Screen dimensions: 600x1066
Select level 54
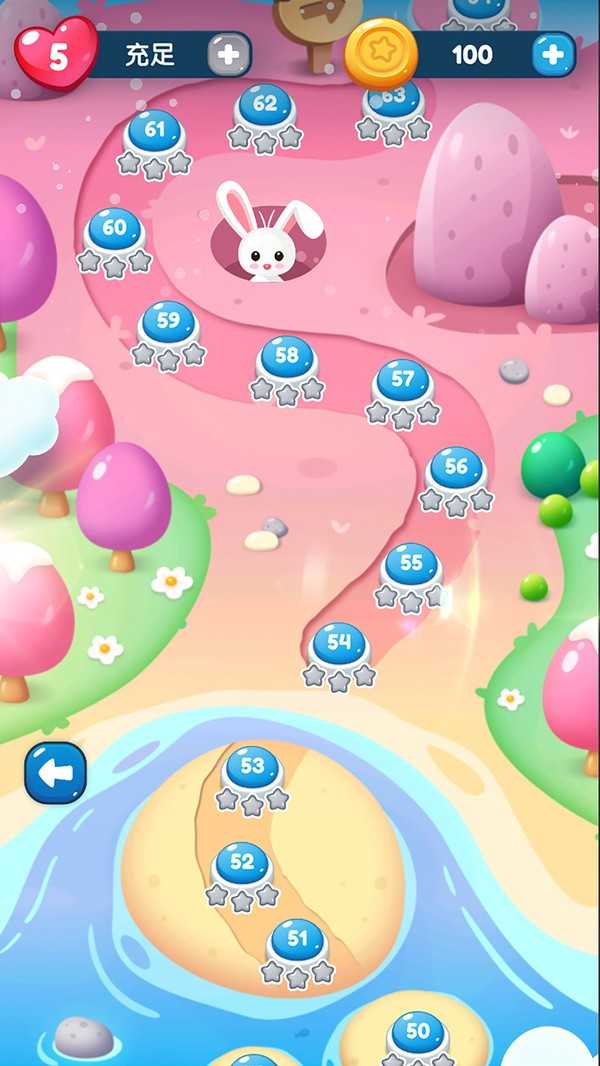[x=339, y=644]
